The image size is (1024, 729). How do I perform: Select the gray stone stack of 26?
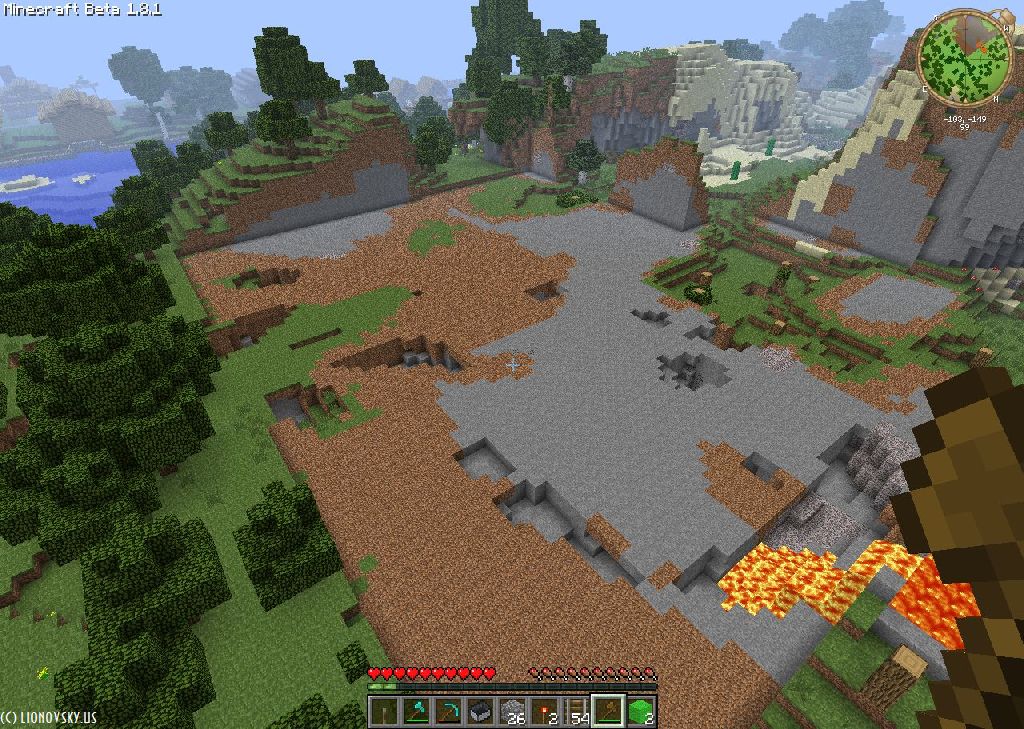click(x=512, y=711)
